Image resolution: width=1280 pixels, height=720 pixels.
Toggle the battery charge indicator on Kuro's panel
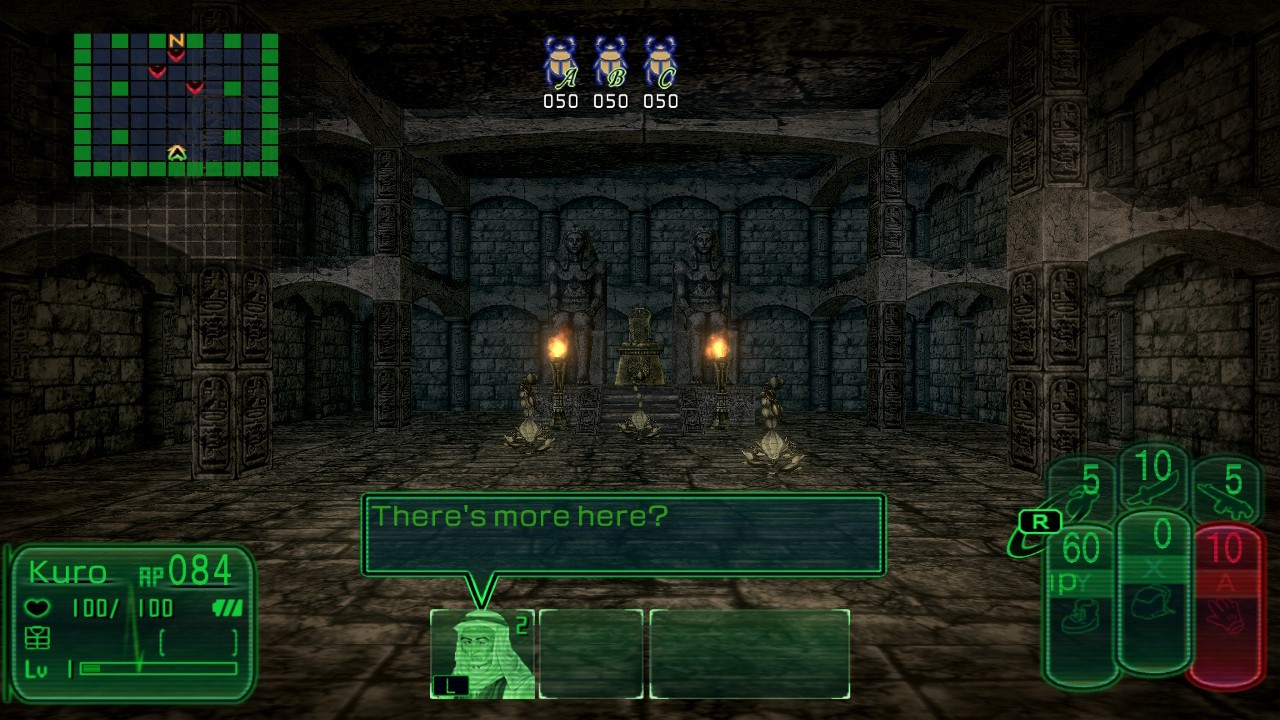click(x=228, y=608)
